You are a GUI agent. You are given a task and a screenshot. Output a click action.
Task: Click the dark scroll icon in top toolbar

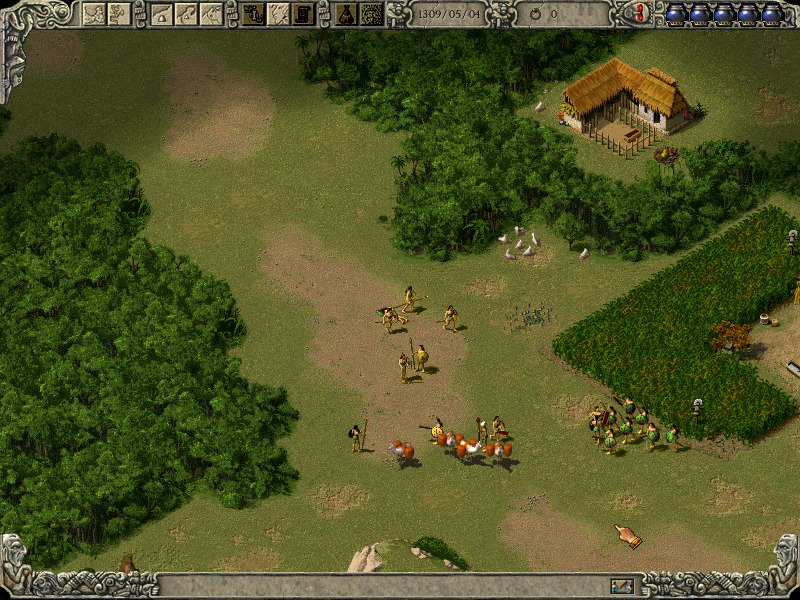point(303,13)
